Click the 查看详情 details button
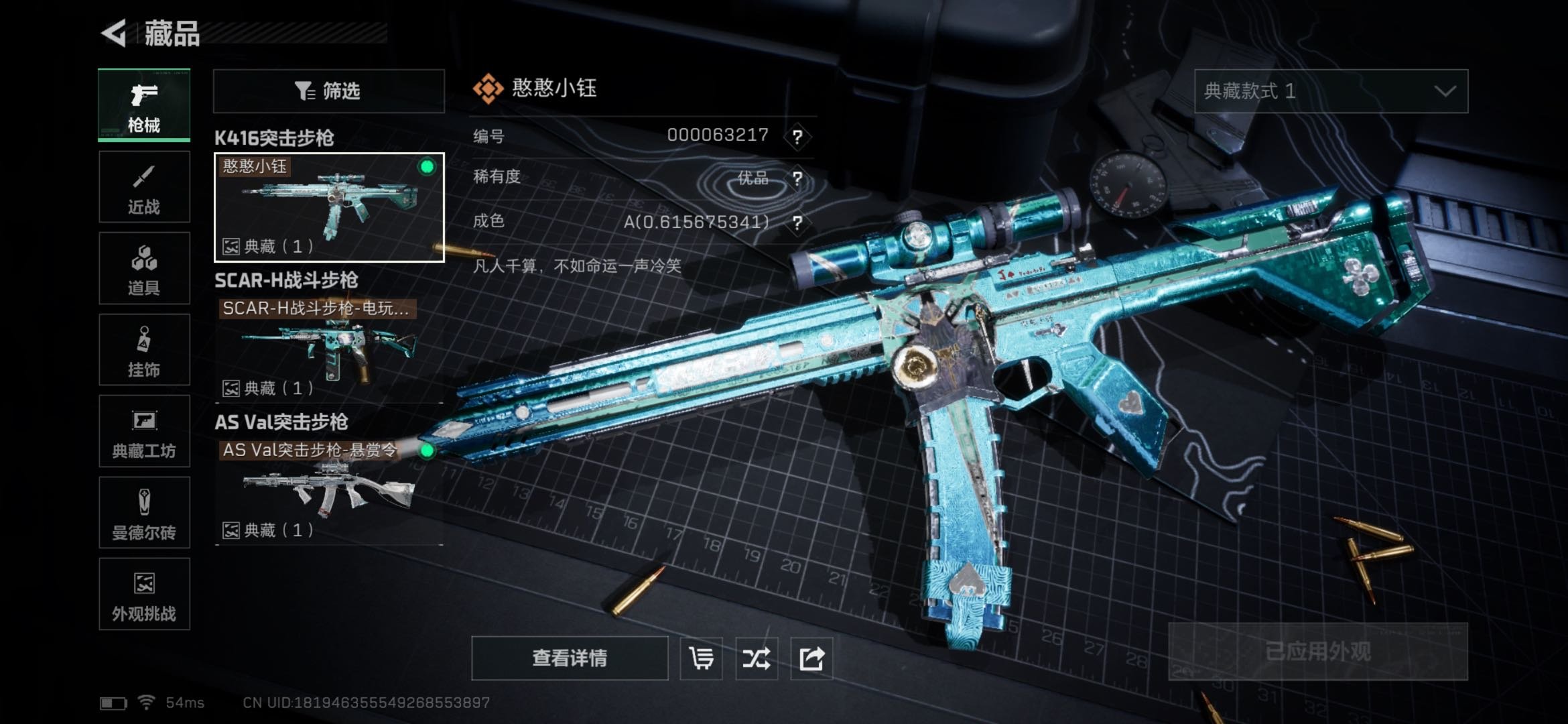 570,658
